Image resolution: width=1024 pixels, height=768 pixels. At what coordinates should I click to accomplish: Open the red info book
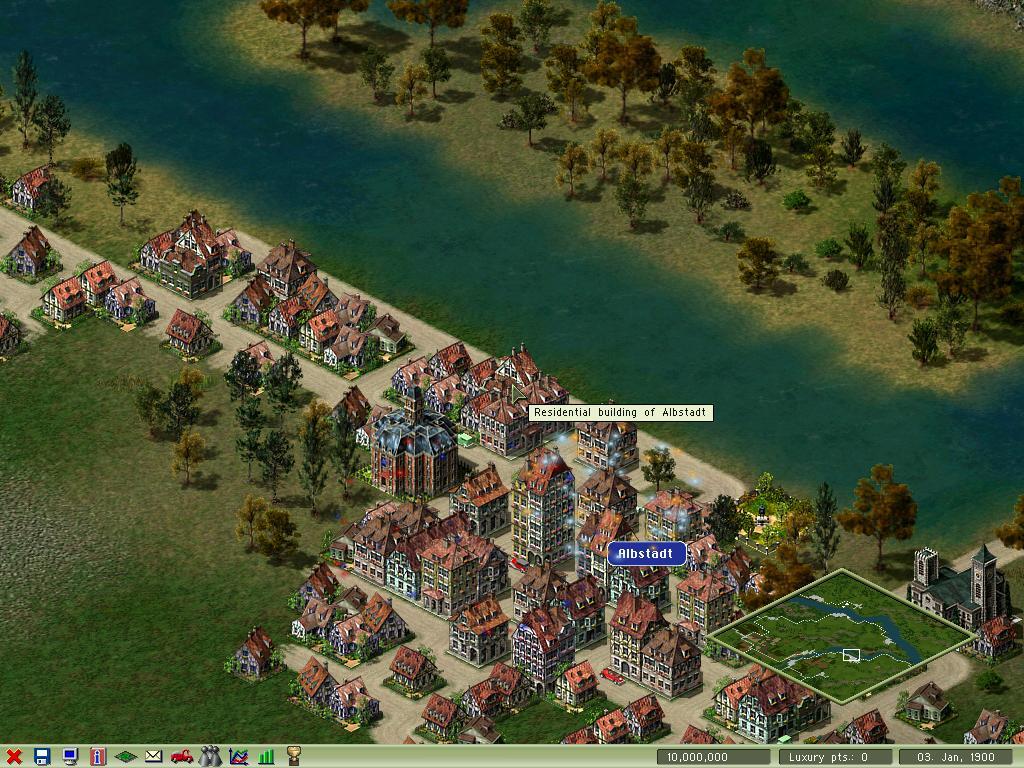(x=98, y=757)
